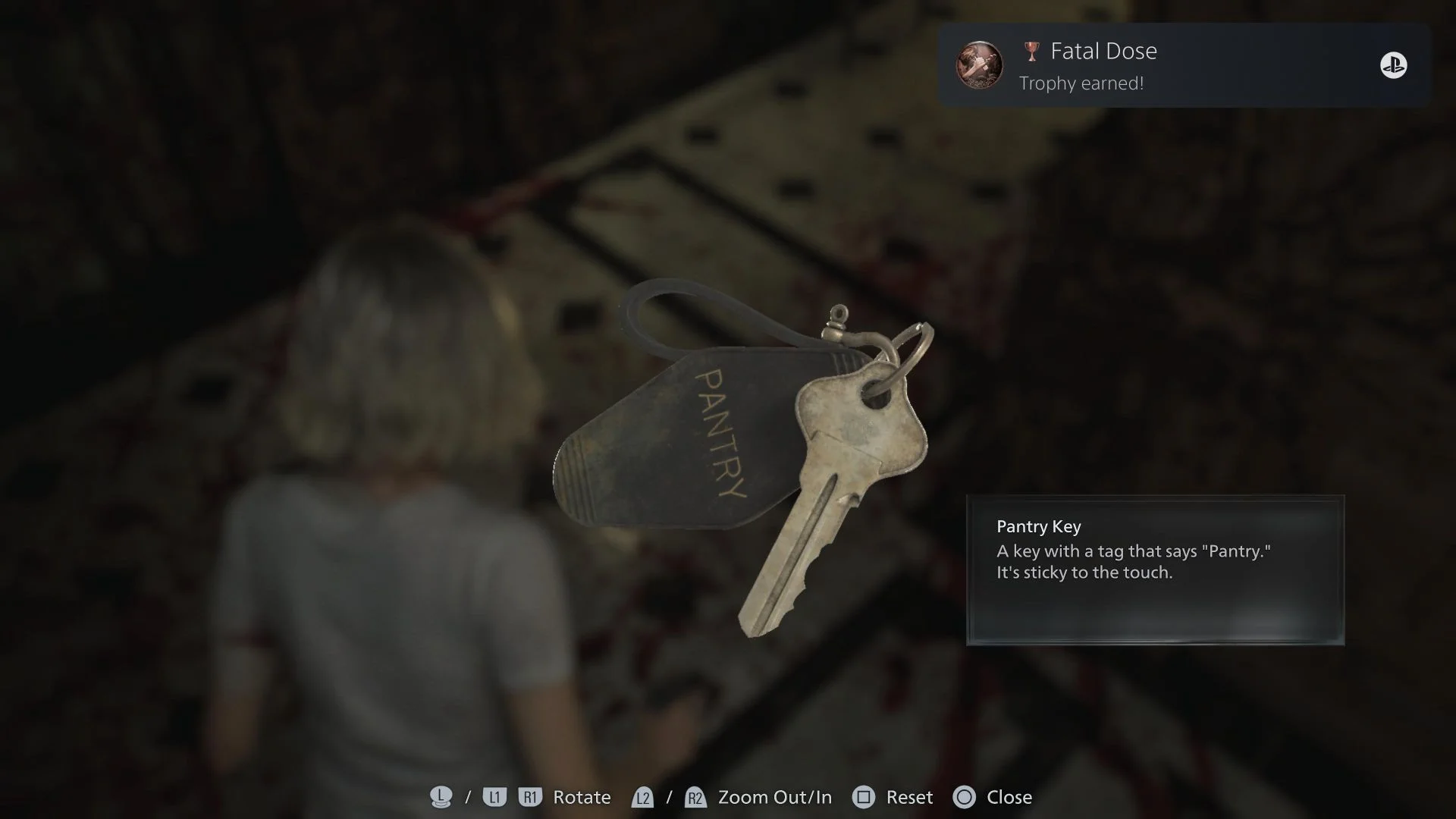Click the L2 button icon

coord(643,797)
